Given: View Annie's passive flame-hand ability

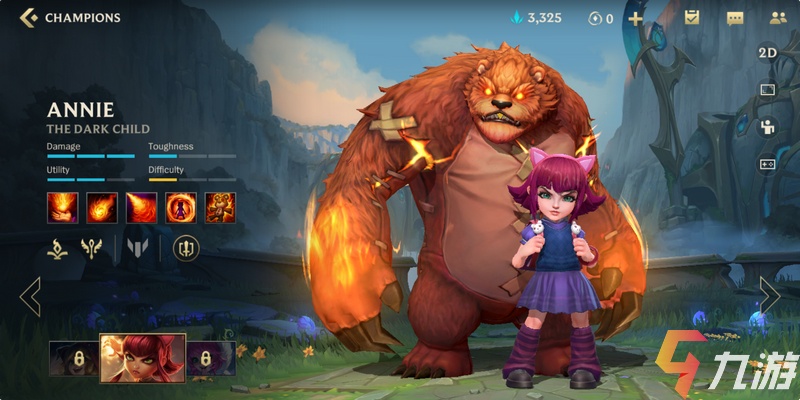Looking at the screenshot, I should [62, 207].
